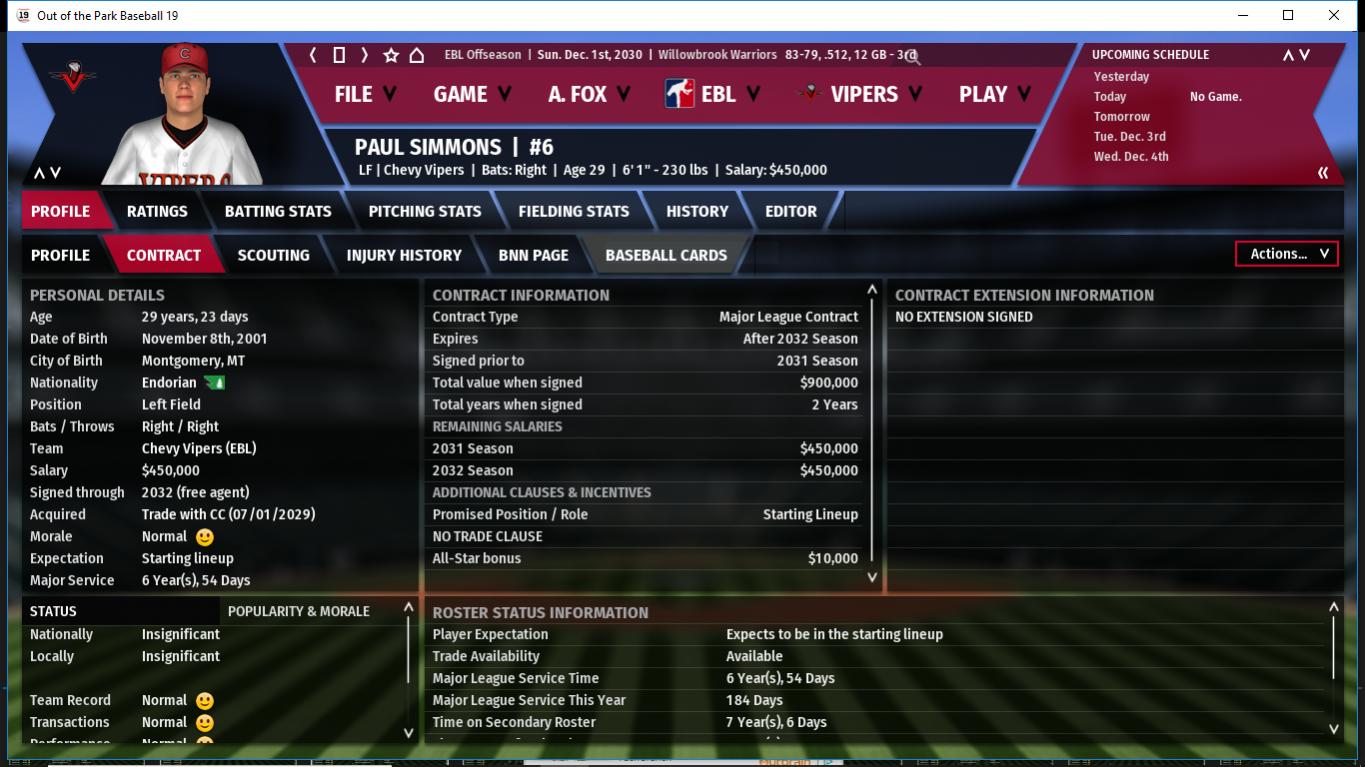The width and height of the screenshot is (1365, 767).
Task: Open the HISTORY tab
Action: (697, 211)
